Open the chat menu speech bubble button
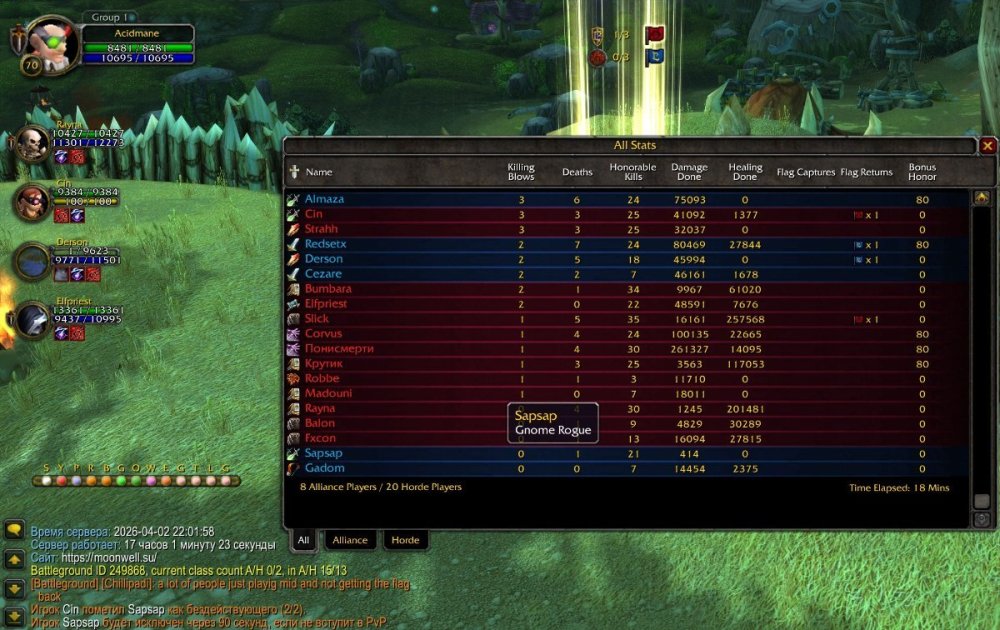 [14, 532]
